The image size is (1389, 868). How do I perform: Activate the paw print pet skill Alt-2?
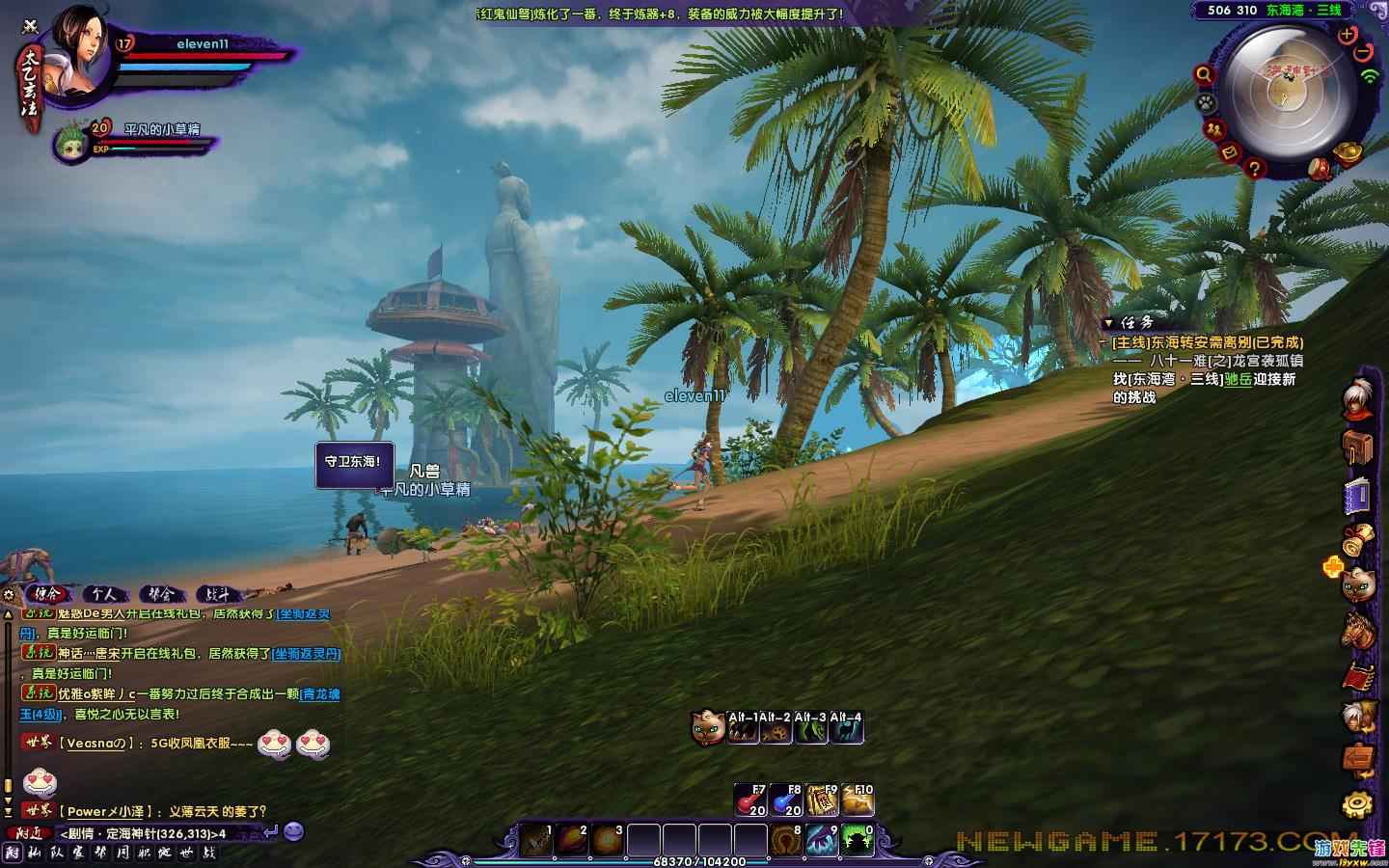777,730
